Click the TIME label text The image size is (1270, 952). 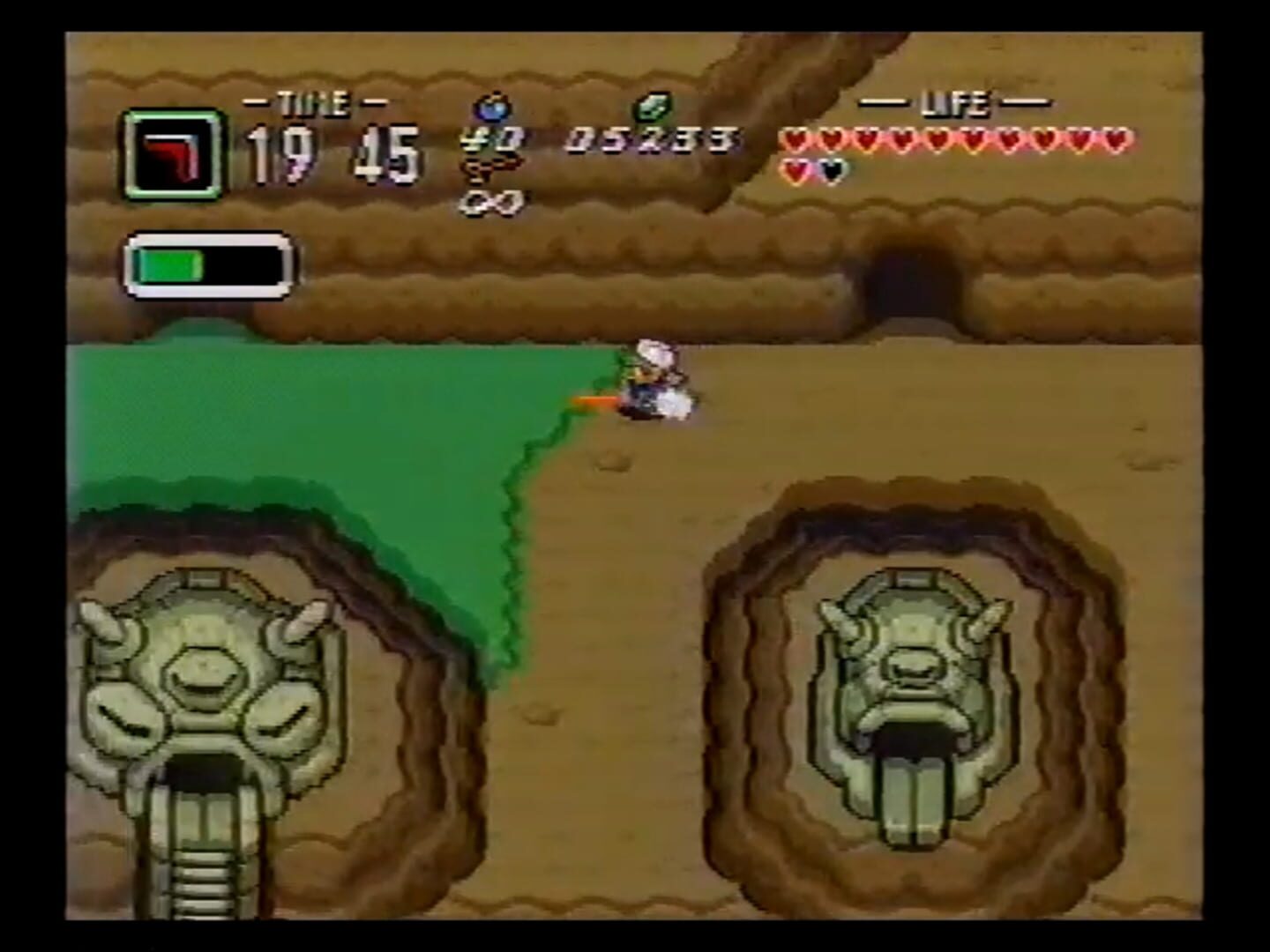click(x=311, y=101)
